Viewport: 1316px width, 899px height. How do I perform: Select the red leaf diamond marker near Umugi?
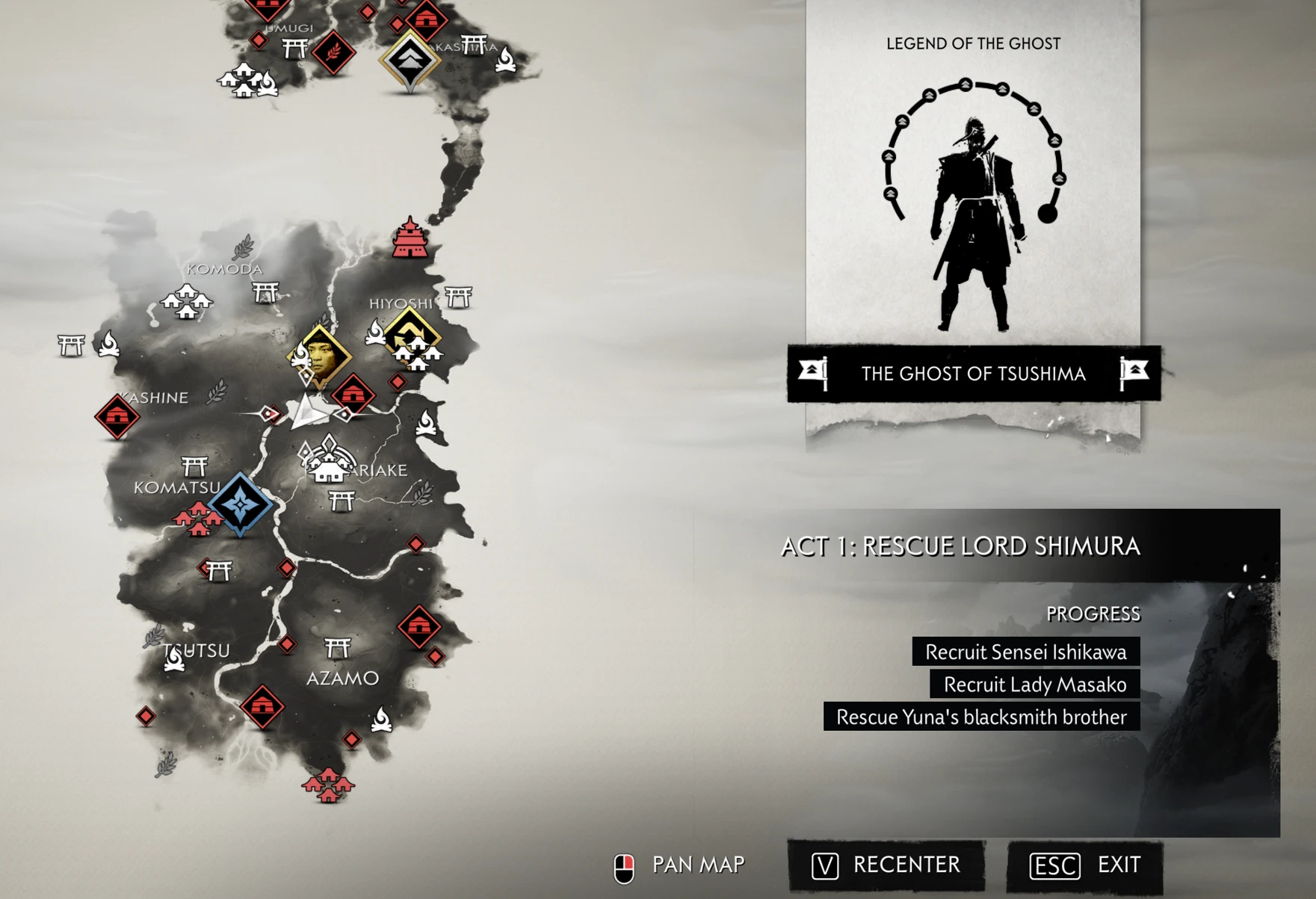(333, 52)
